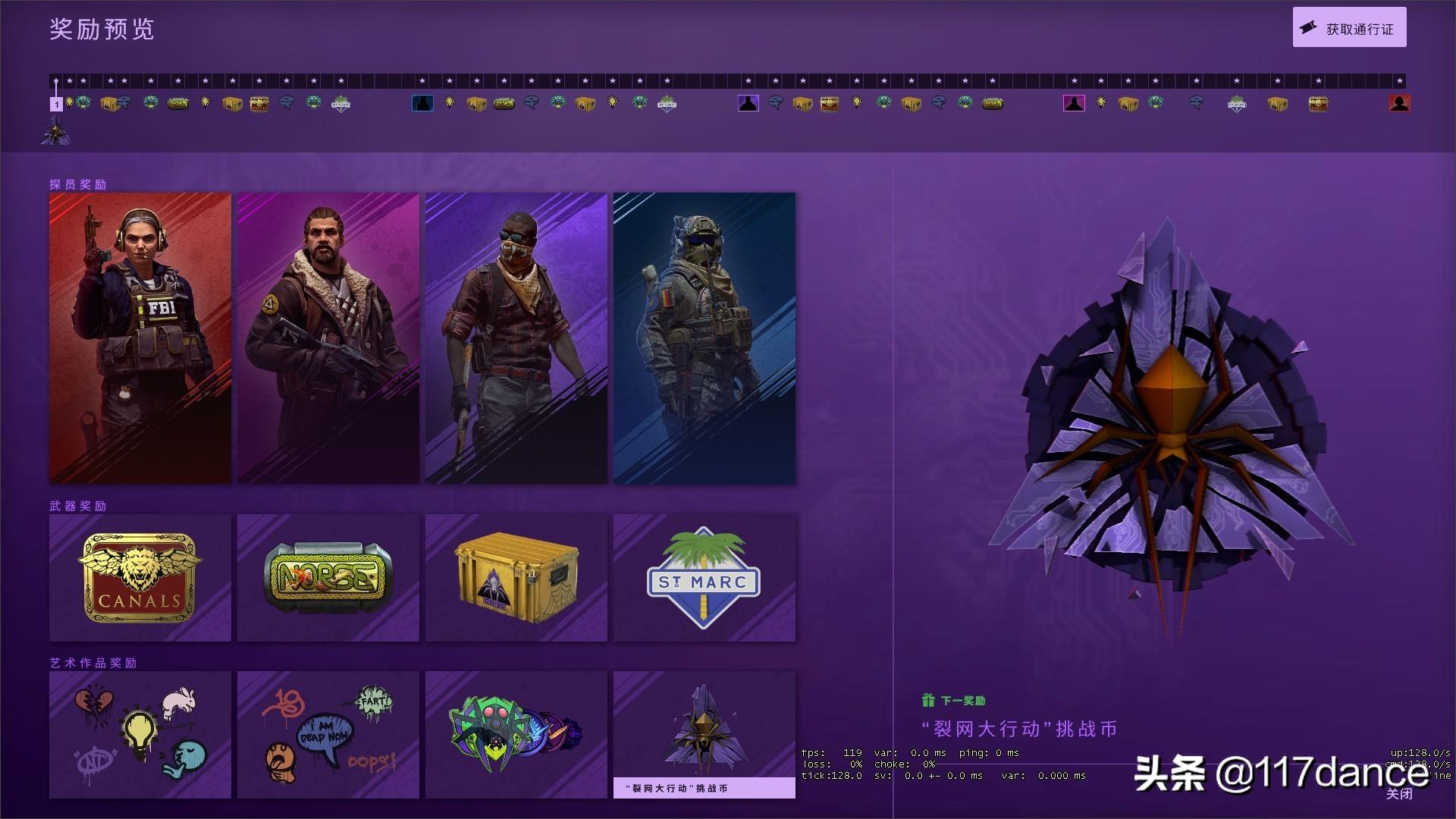Click the ornate Canals treasure chest icon on the track
The image size is (1456, 819).
(x=258, y=105)
